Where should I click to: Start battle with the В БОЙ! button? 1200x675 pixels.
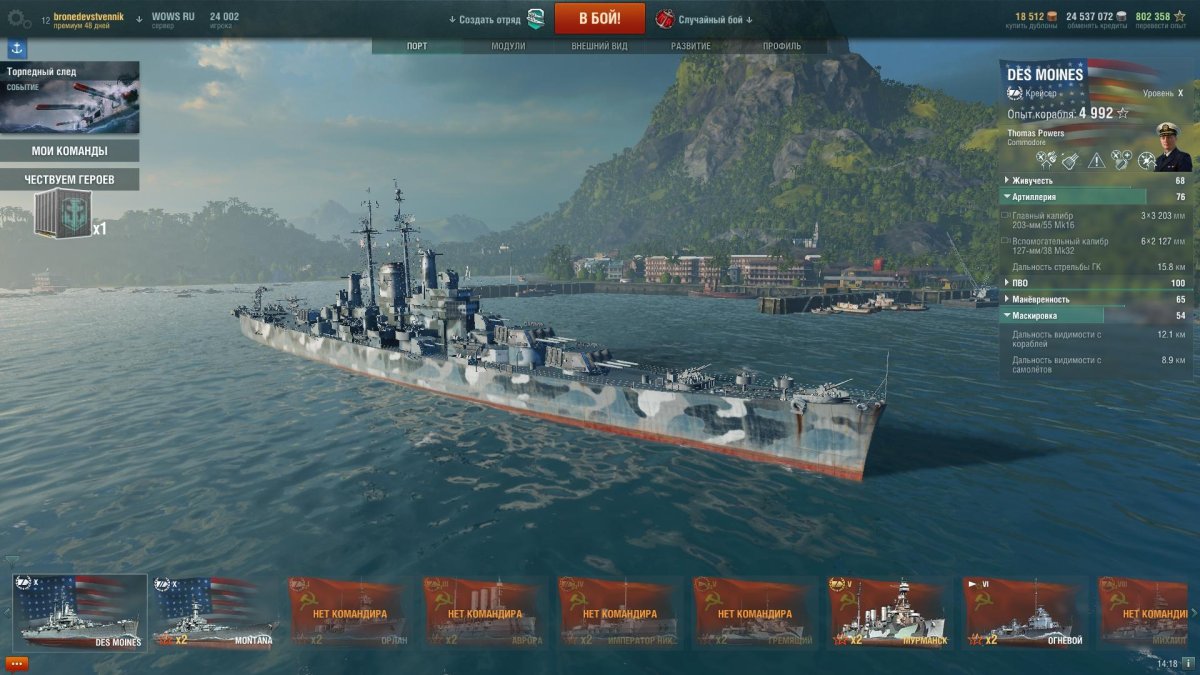(x=599, y=18)
